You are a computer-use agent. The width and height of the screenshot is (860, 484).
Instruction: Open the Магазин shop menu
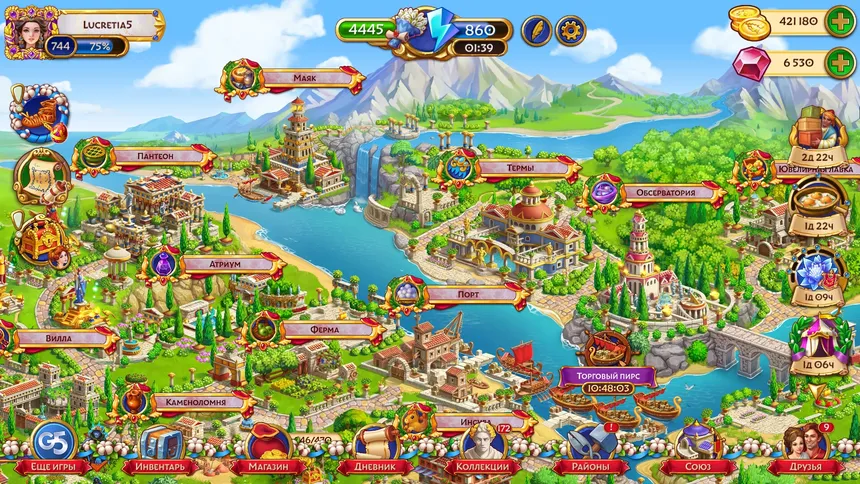(266, 448)
